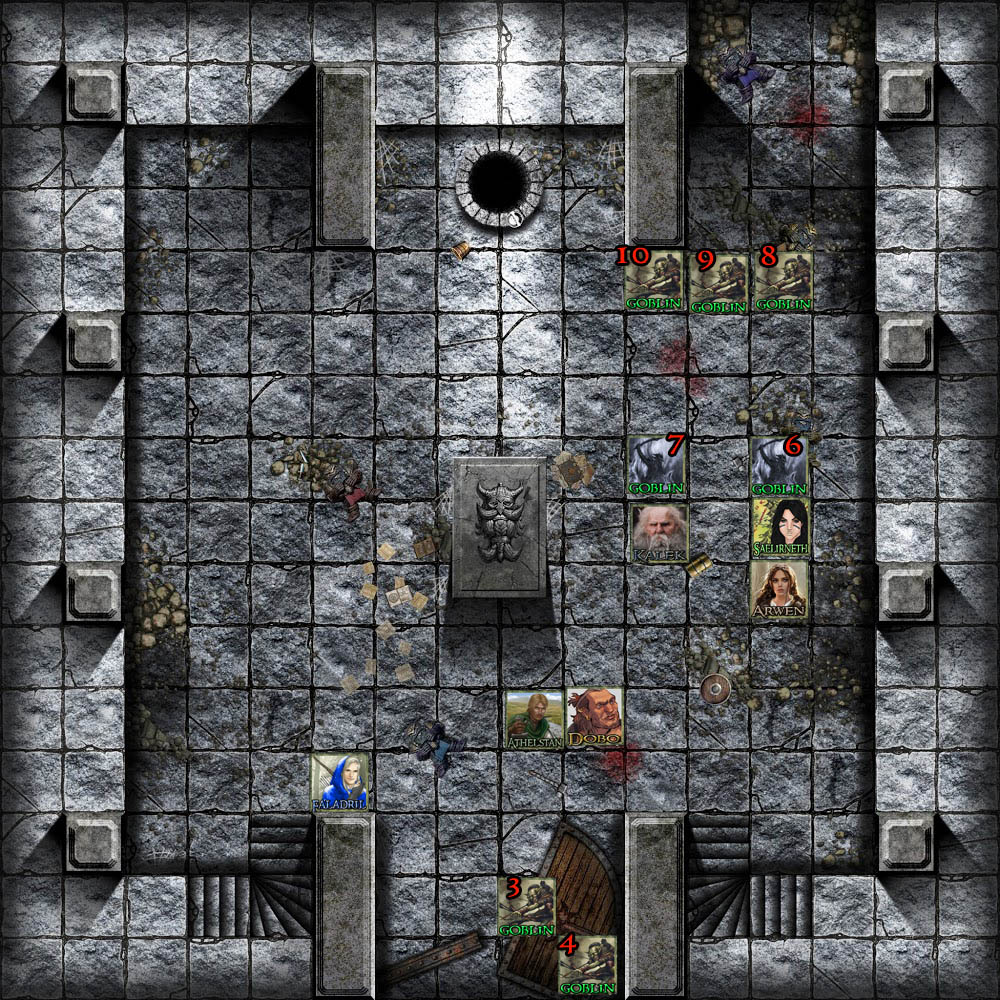Target the Goblin token numbered 9
The width and height of the screenshot is (1000, 1000).
[x=718, y=283]
